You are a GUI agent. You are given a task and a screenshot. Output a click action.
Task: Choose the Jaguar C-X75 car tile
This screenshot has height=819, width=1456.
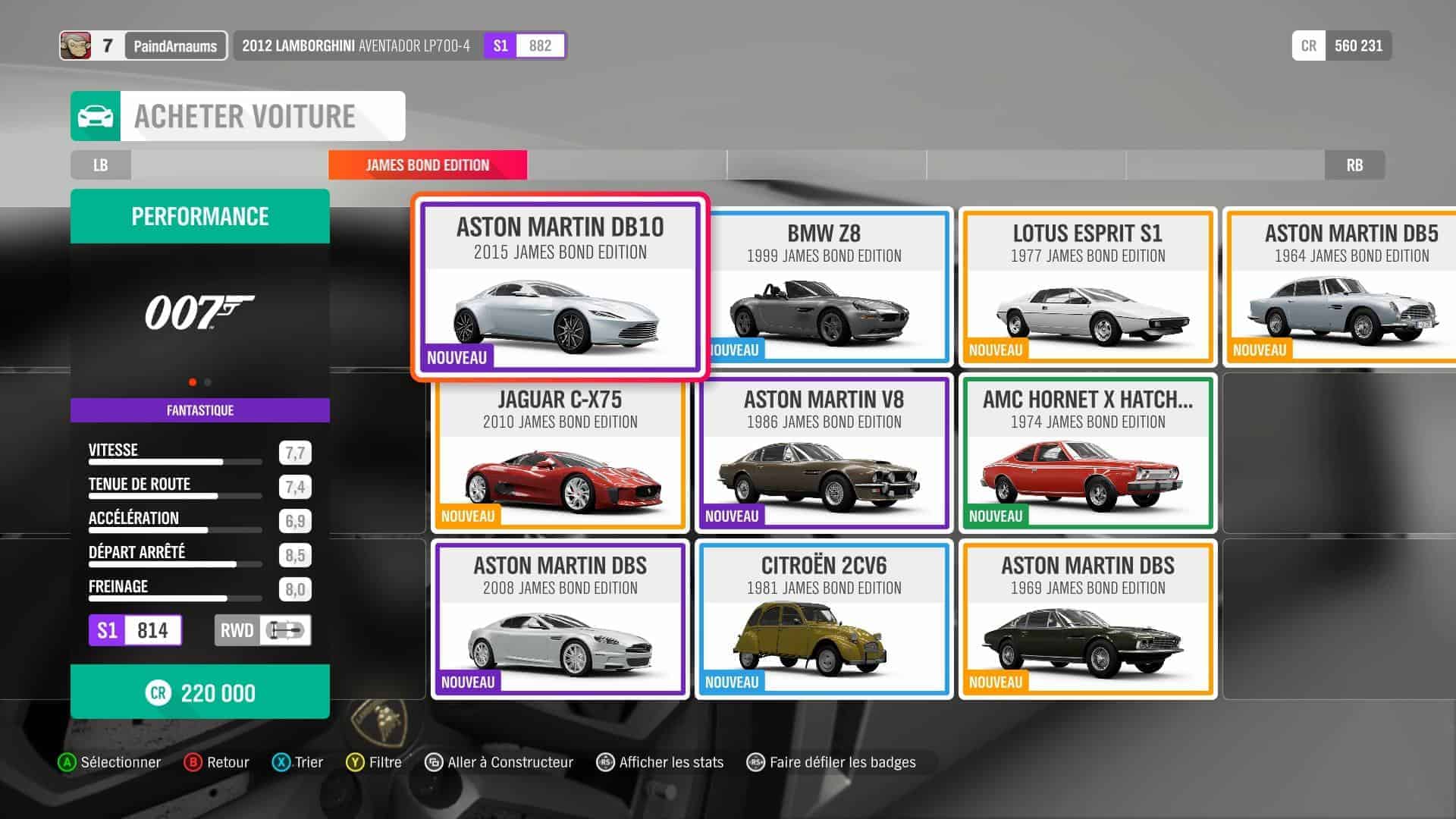click(x=560, y=453)
